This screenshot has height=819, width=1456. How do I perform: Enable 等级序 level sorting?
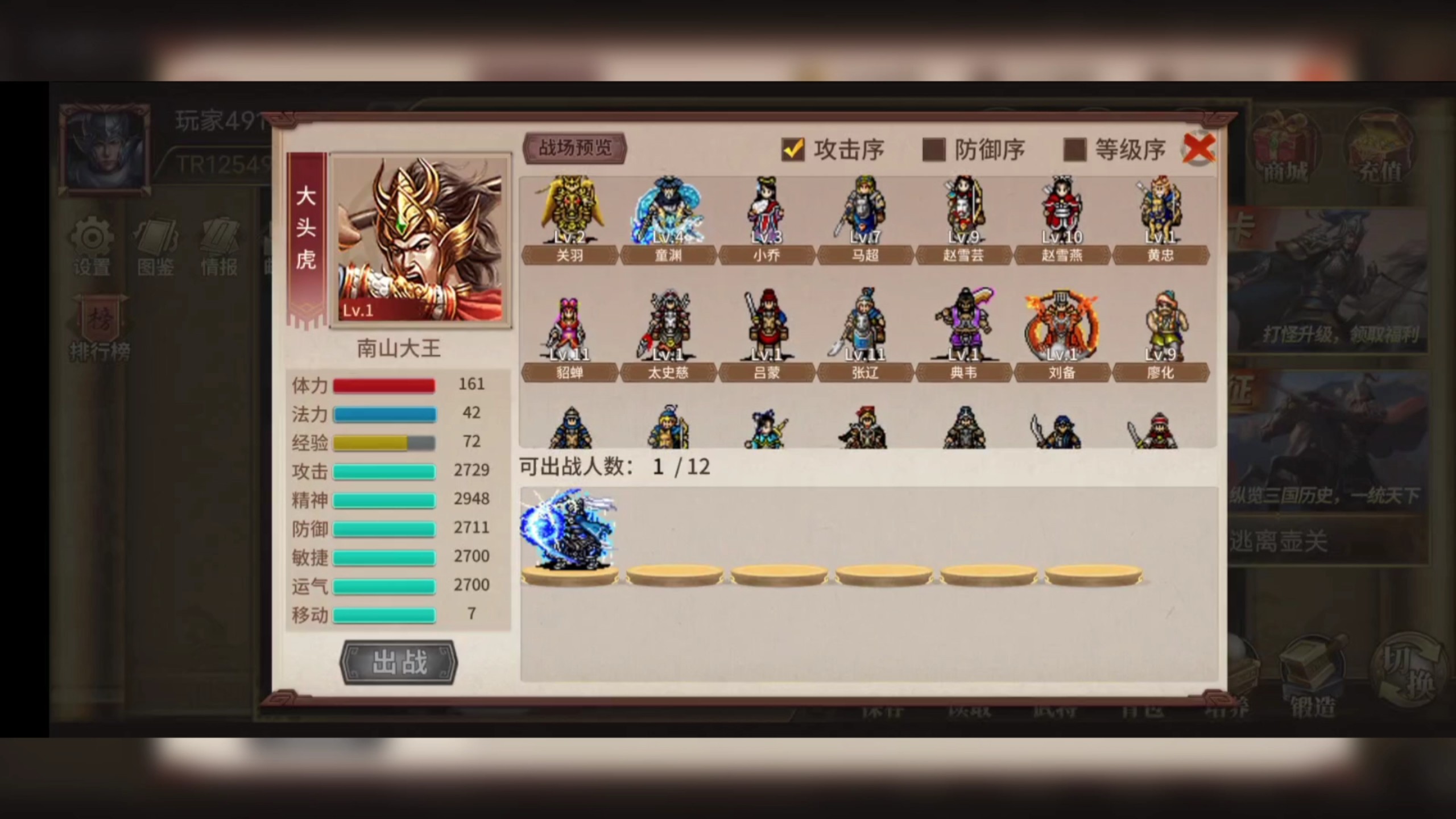1074,149
